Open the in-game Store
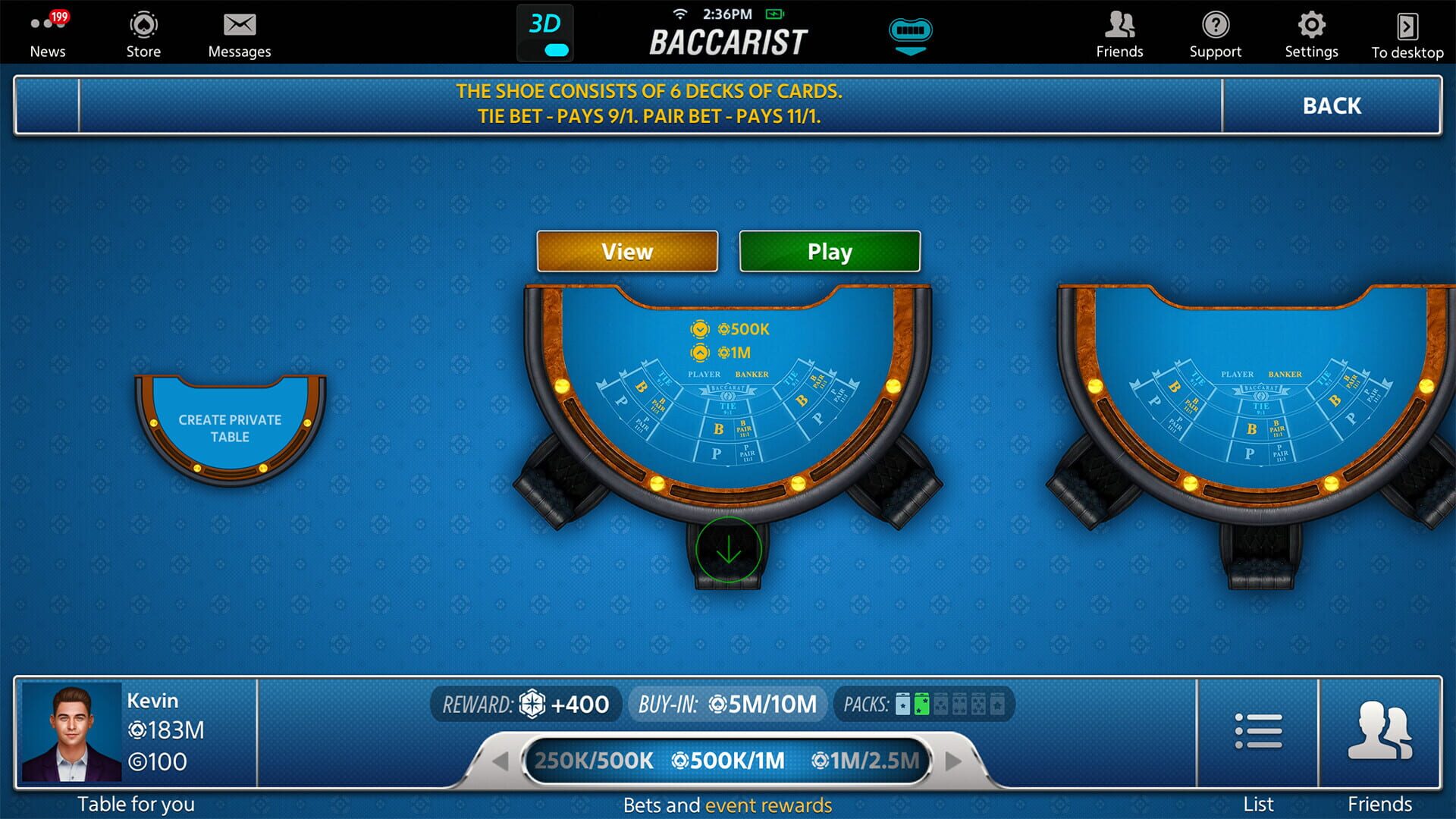 143,32
